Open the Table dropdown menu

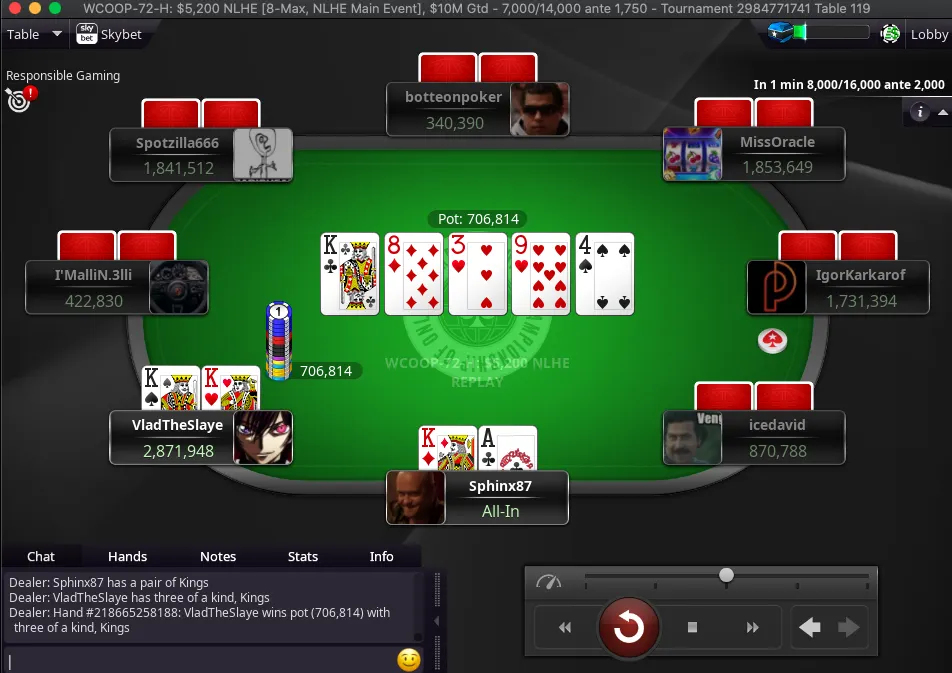[34, 34]
